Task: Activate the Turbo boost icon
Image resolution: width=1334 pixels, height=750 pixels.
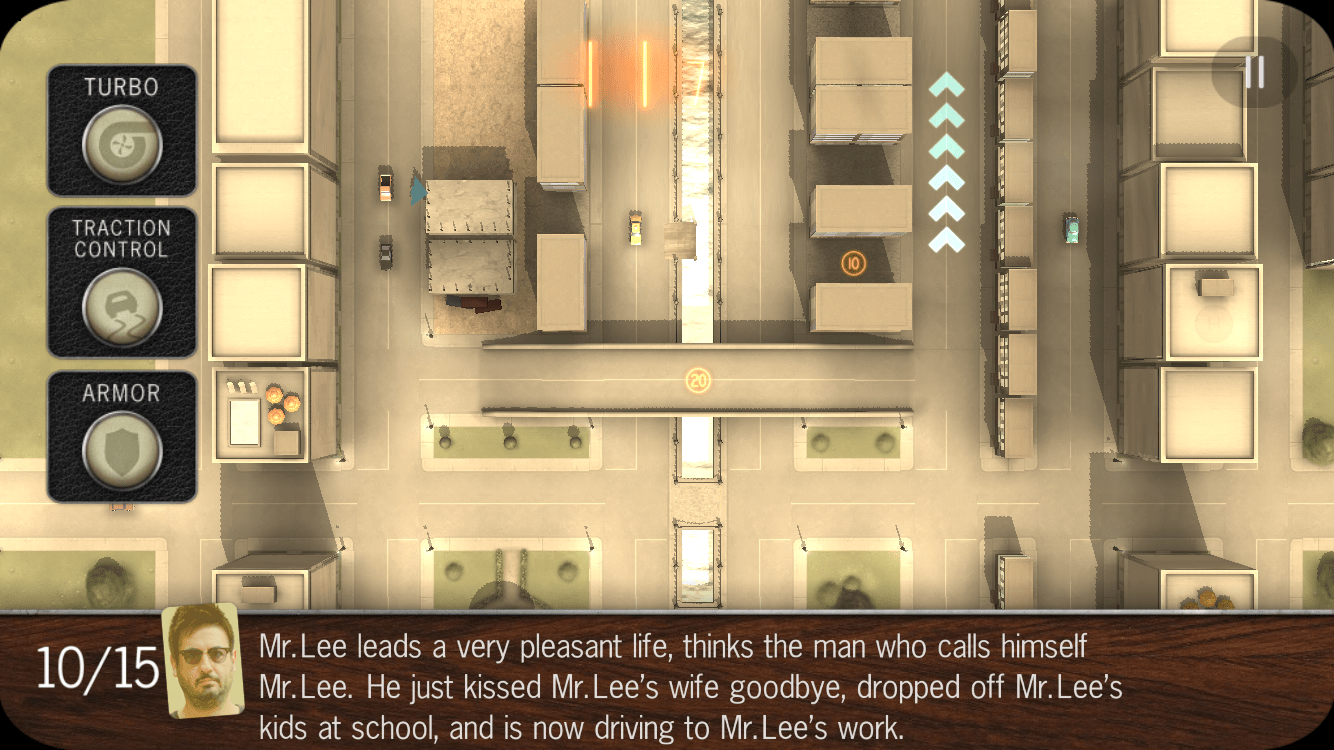Action: pos(121,145)
